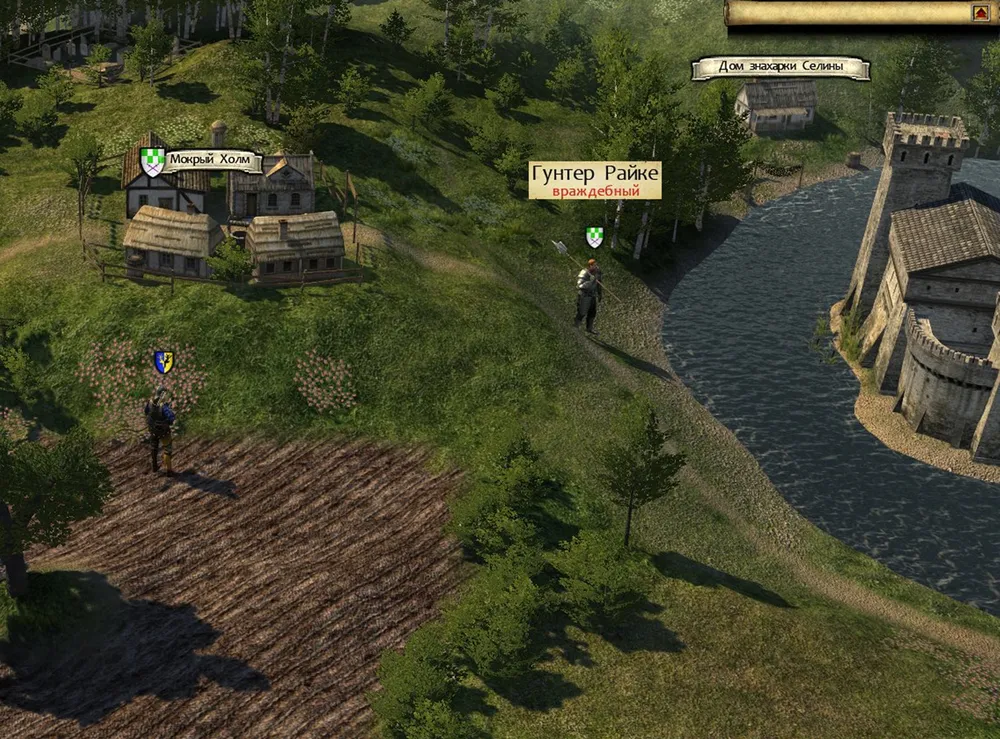Viewport: 1000px width, 739px height.
Task: Click the red arrow on the parchment panel
Action: tap(980, 13)
